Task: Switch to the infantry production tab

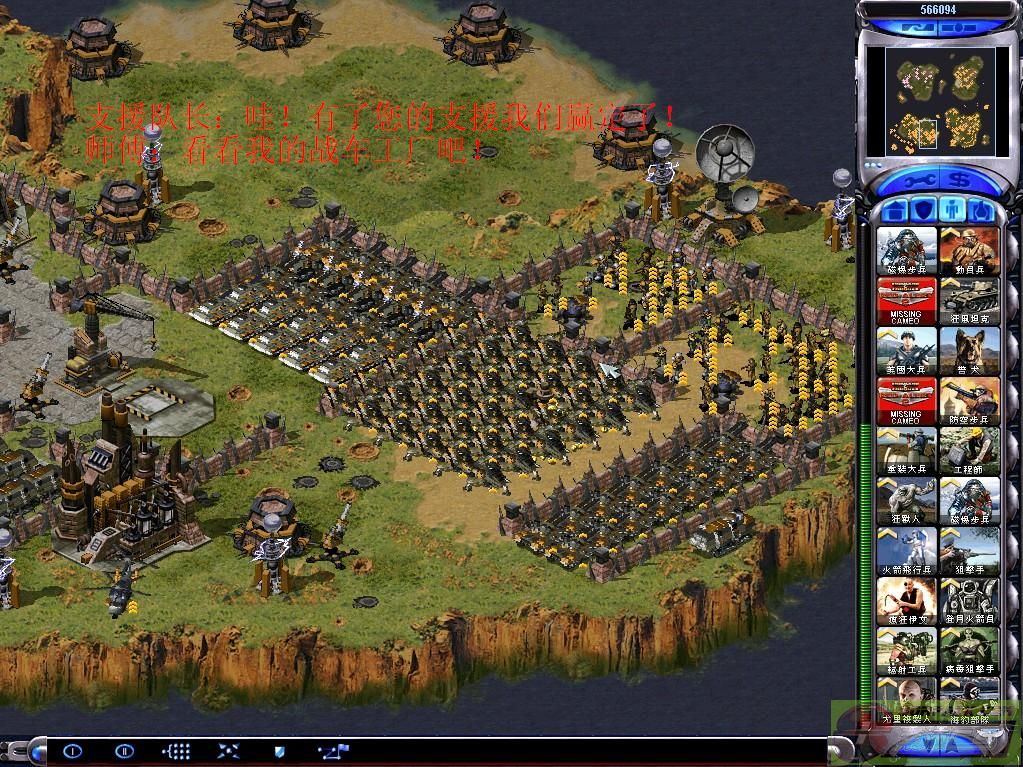Action: pos(953,211)
